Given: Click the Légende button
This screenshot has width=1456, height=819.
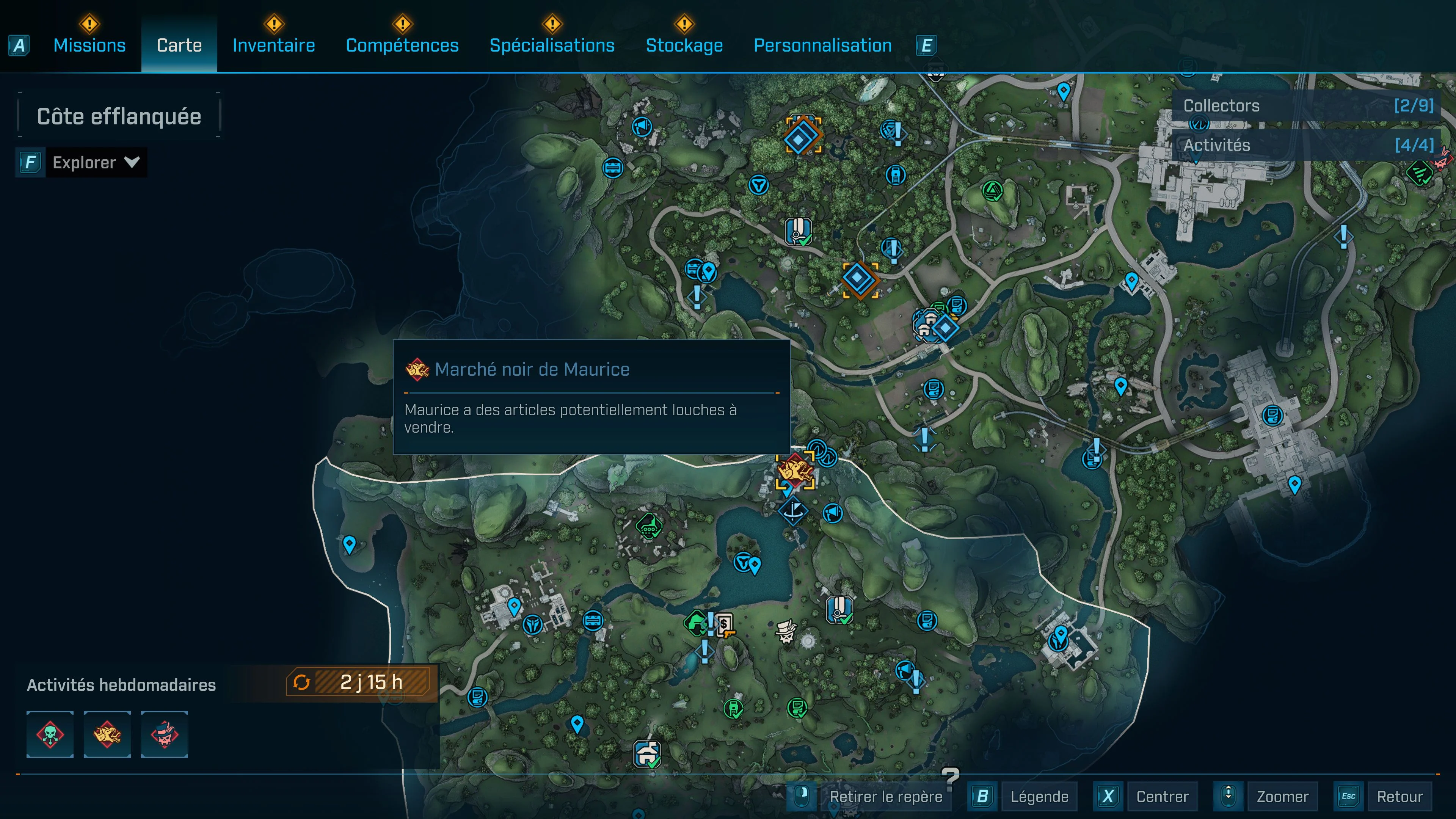Looking at the screenshot, I should tap(1039, 796).
